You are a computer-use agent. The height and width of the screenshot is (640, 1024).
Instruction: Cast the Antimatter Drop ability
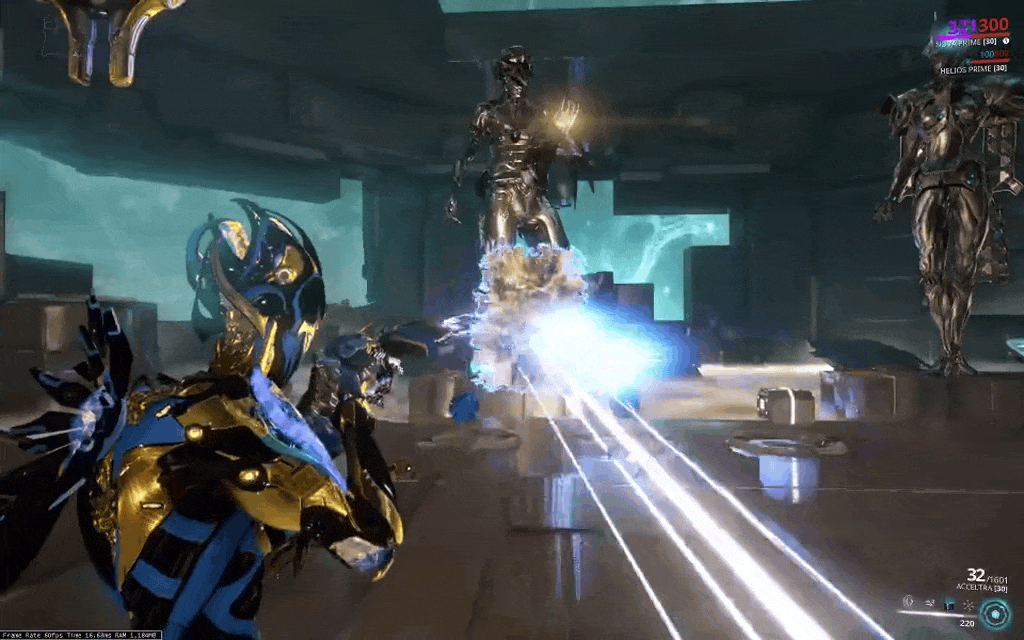930,603
